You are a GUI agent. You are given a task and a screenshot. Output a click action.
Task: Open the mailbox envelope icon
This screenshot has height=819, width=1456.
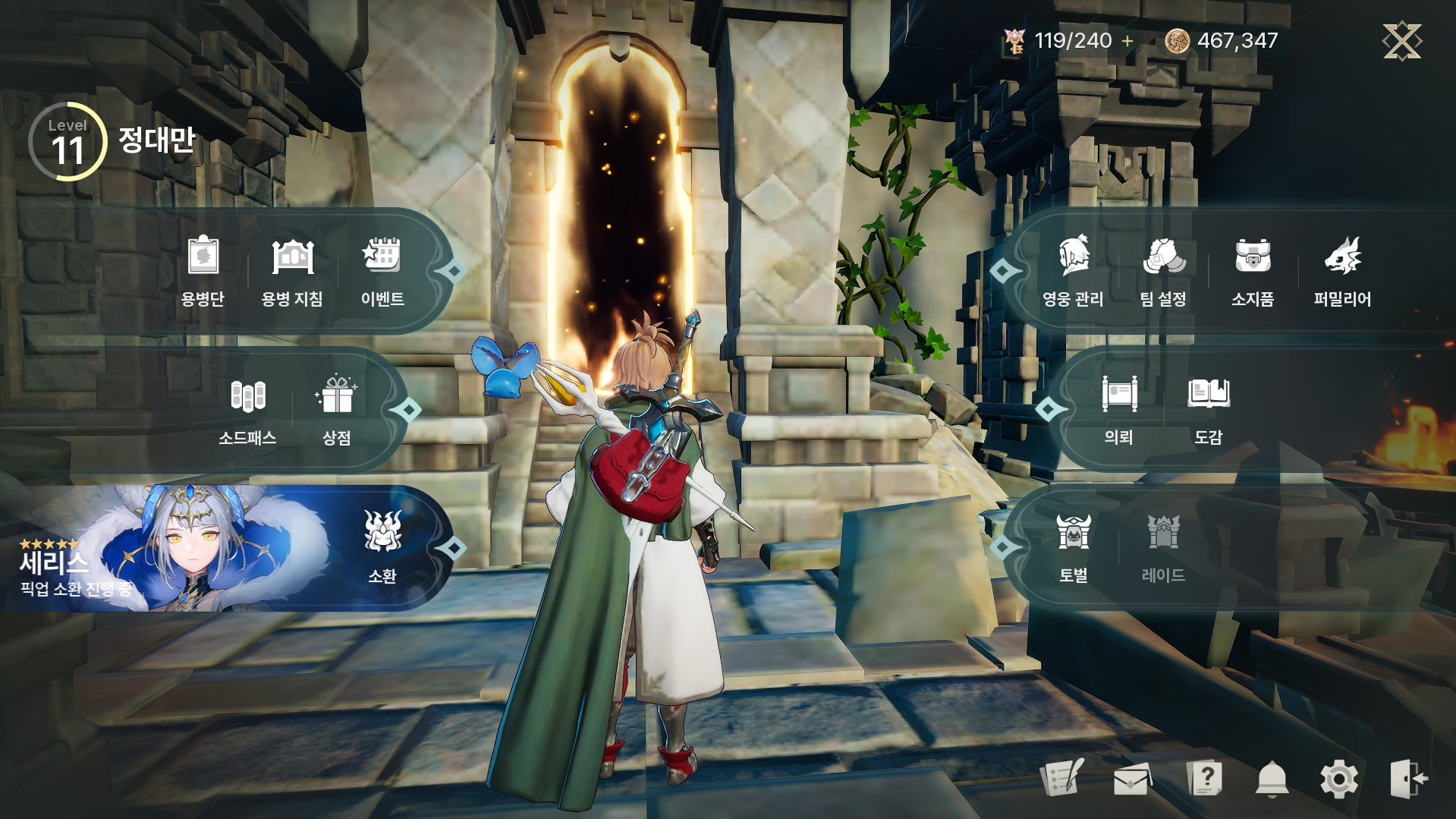click(x=1131, y=779)
